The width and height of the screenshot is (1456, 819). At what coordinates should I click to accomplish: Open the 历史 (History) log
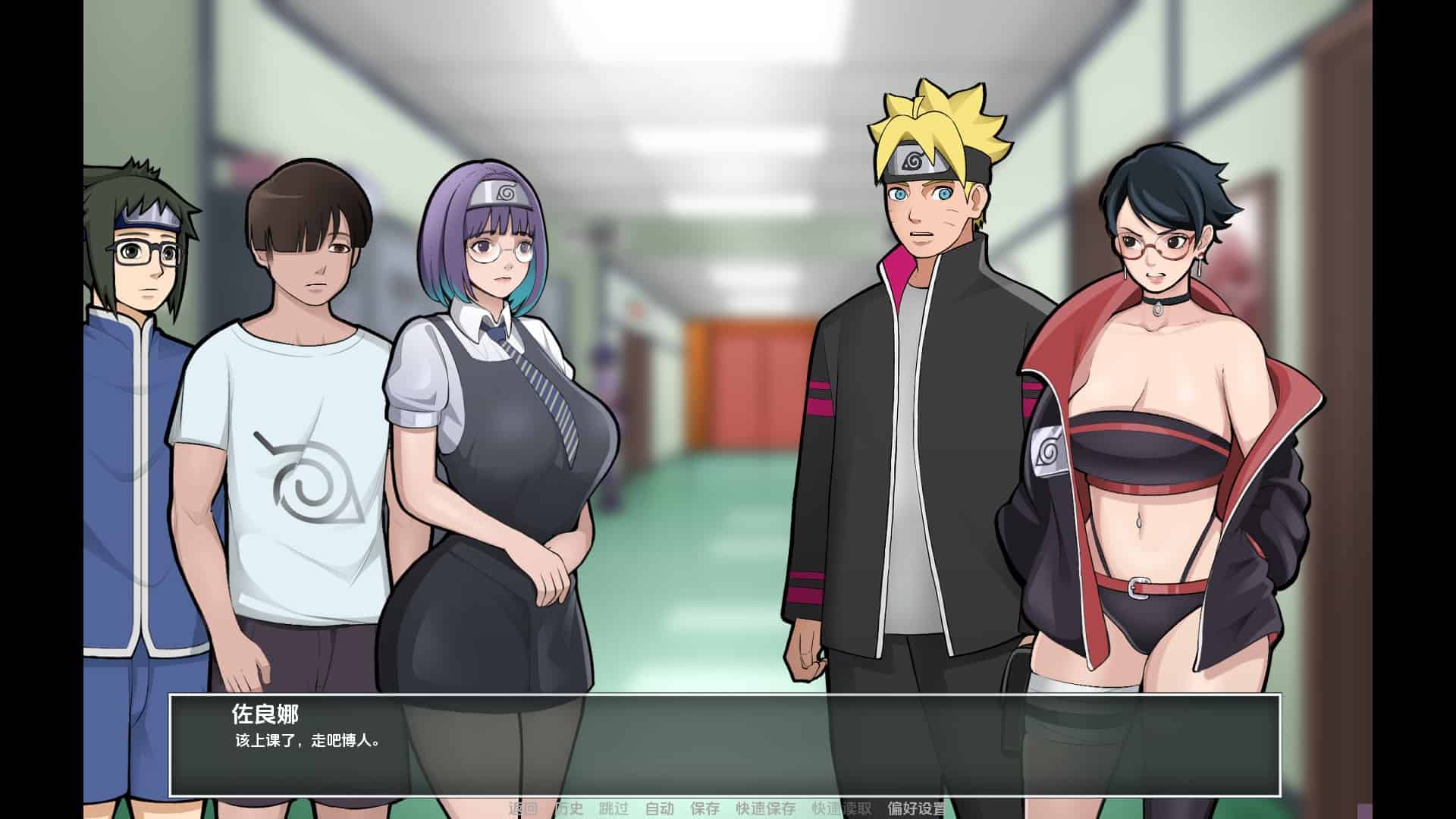[x=569, y=808]
